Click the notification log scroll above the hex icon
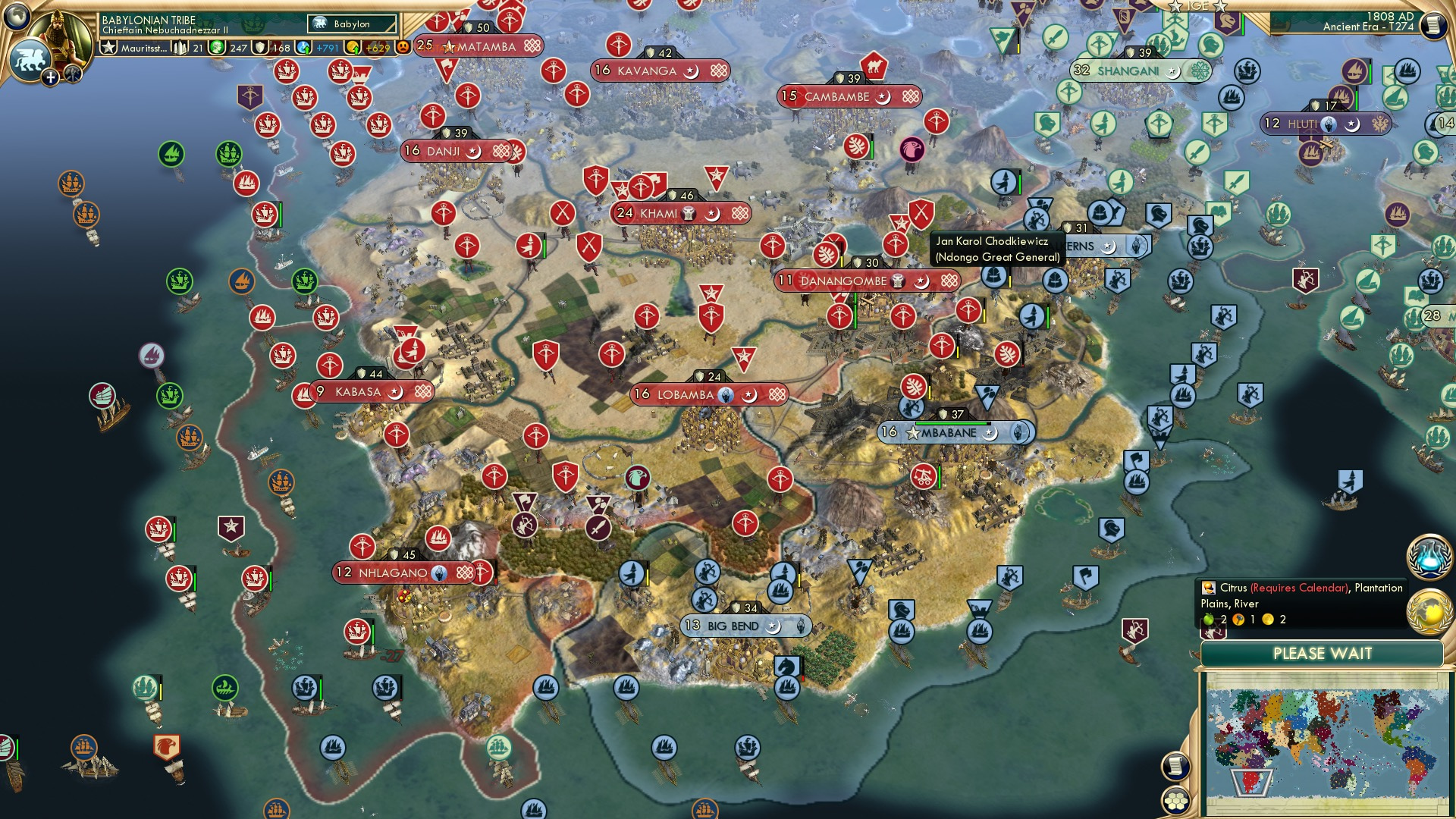 point(1175,767)
